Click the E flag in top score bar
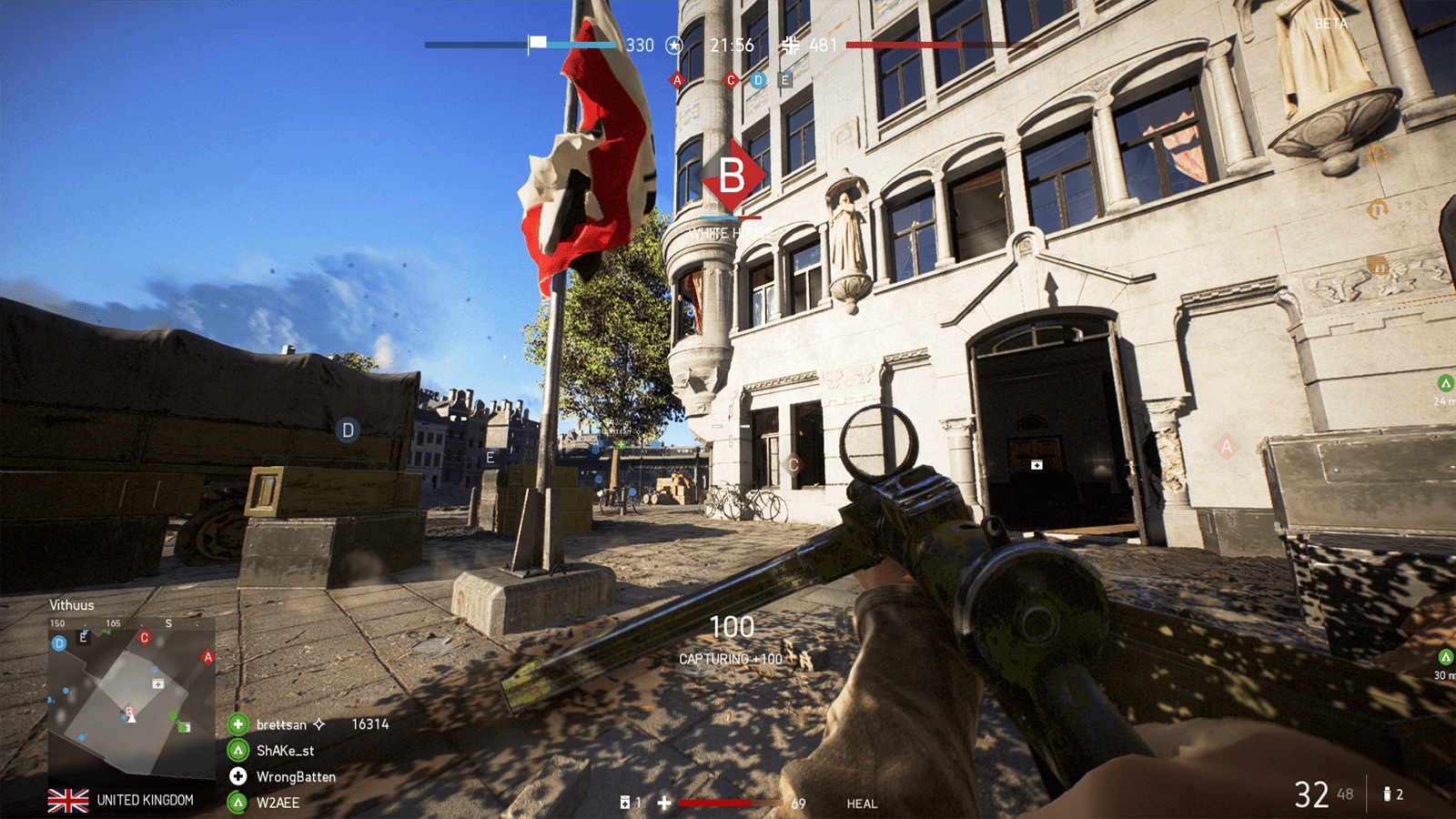 (784, 80)
